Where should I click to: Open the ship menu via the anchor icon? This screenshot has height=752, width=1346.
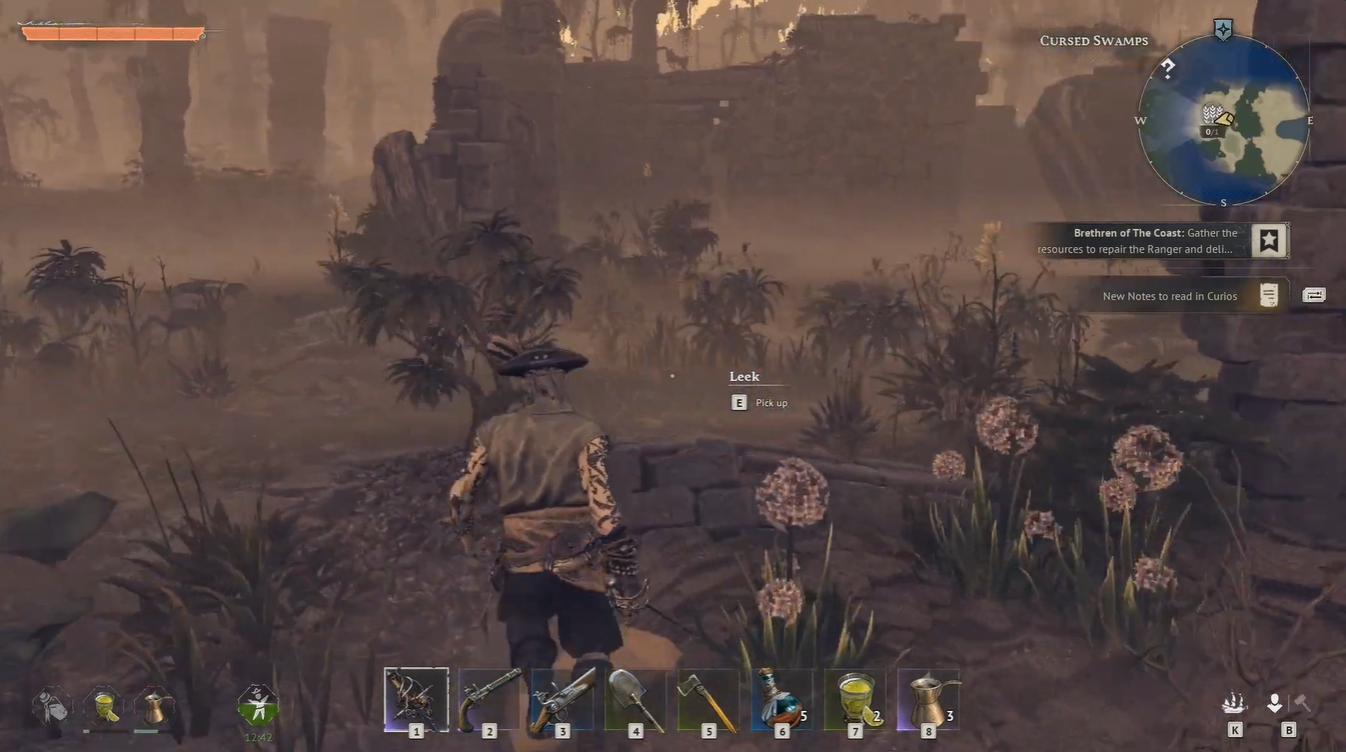click(1234, 702)
